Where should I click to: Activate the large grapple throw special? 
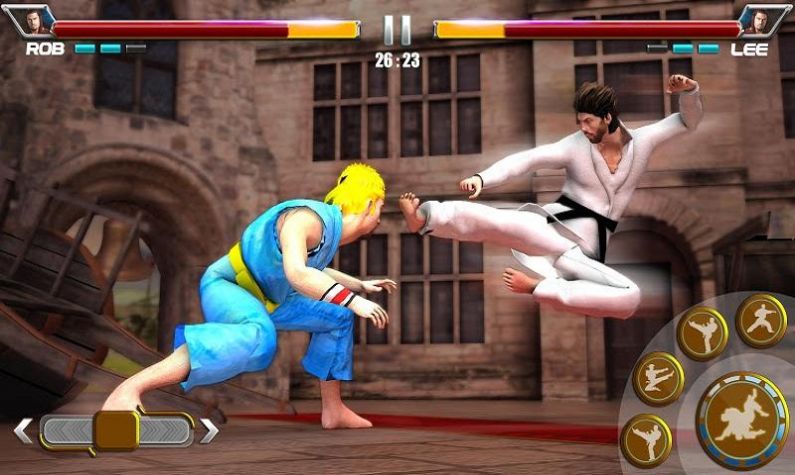point(742,419)
